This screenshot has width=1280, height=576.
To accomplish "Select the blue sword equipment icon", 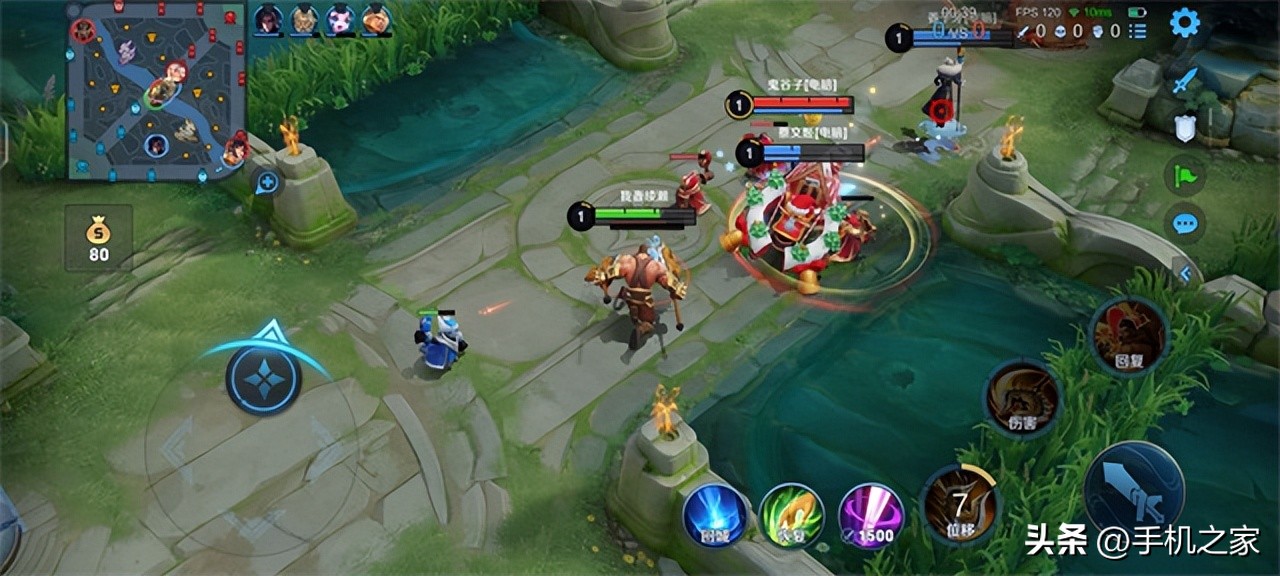I will click(1184, 81).
